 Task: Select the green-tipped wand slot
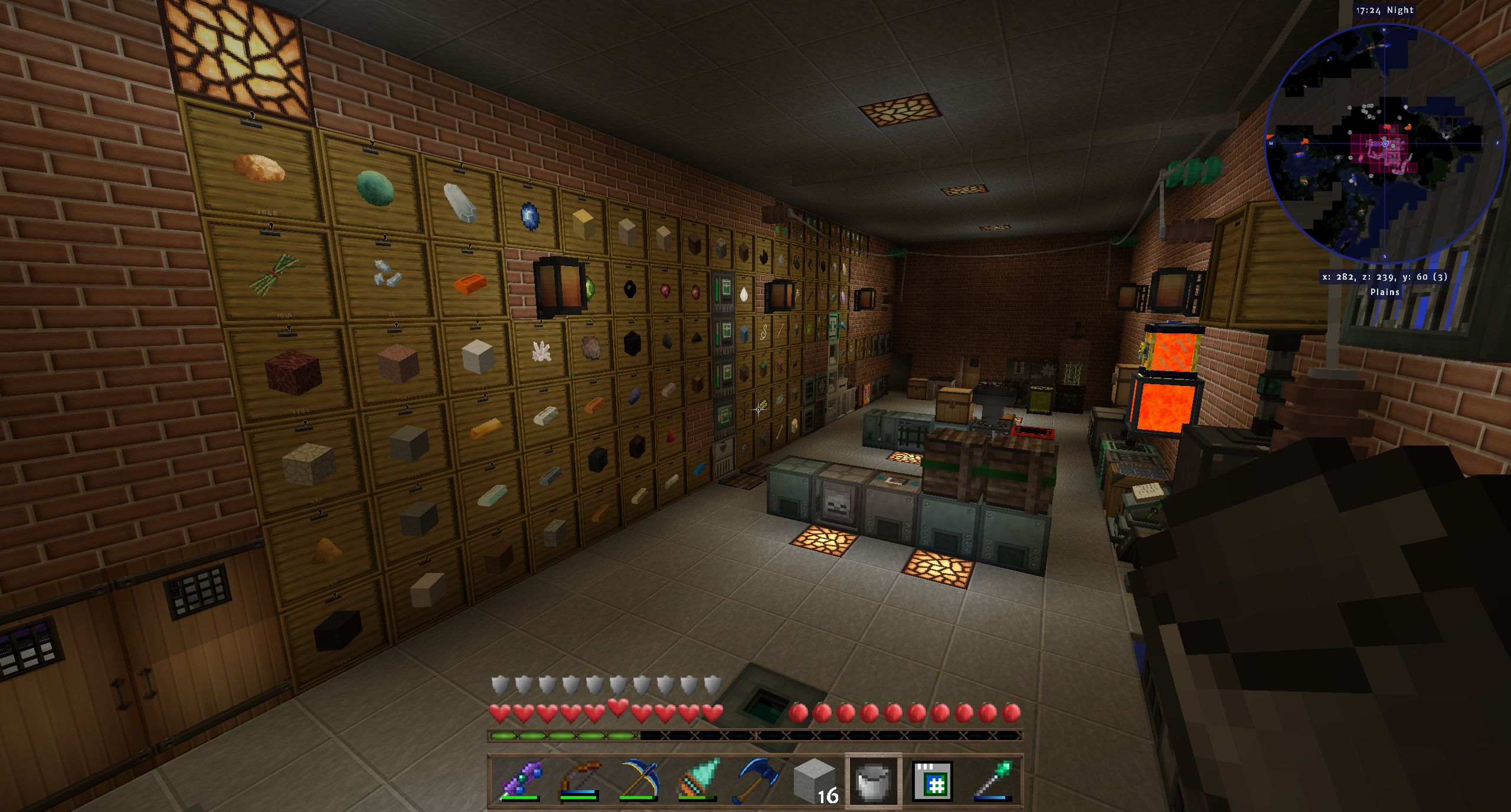(x=993, y=780)
